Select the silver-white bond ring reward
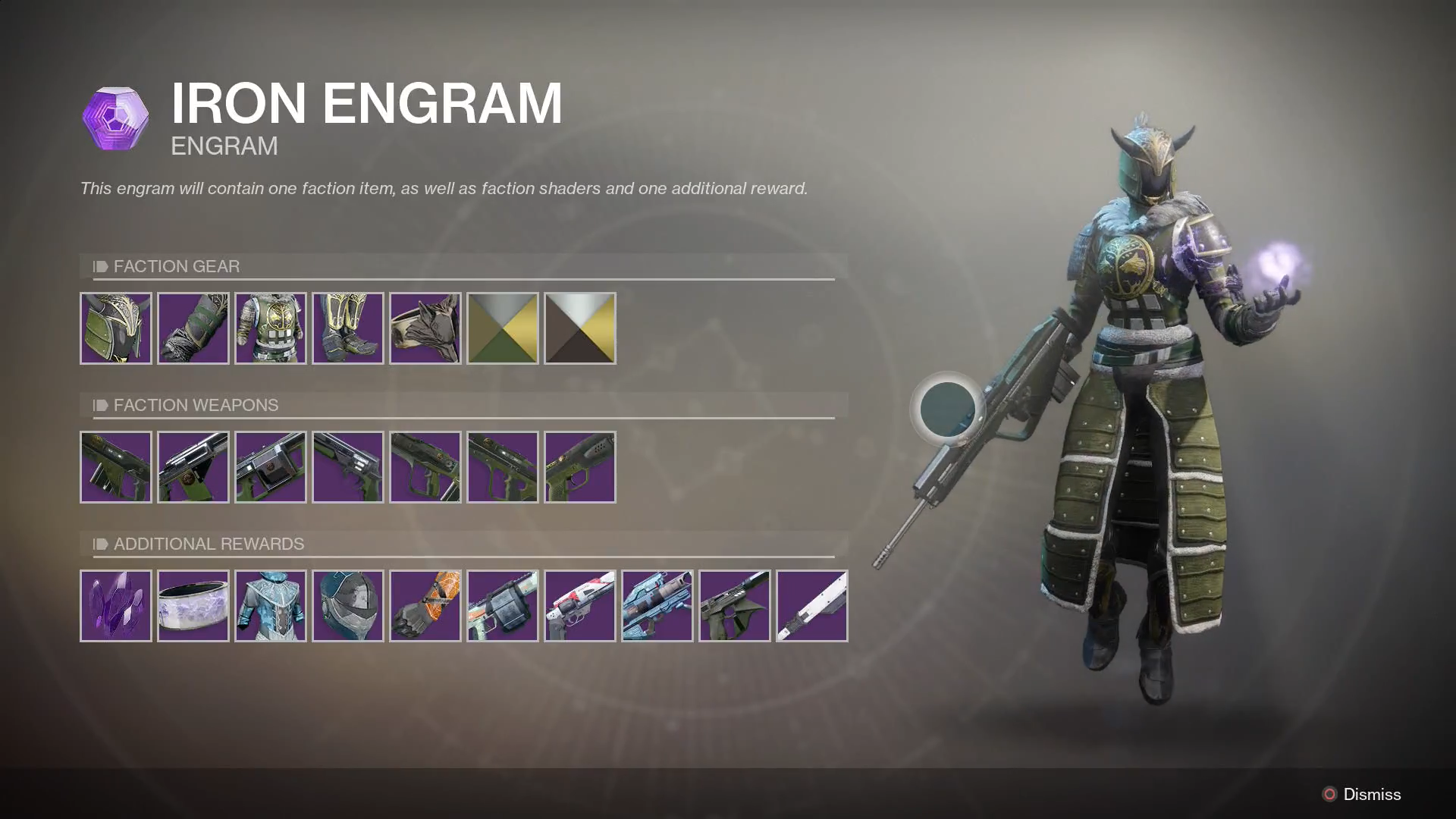The width and height of the screenshot is (1456, 819). pos(193,606)
